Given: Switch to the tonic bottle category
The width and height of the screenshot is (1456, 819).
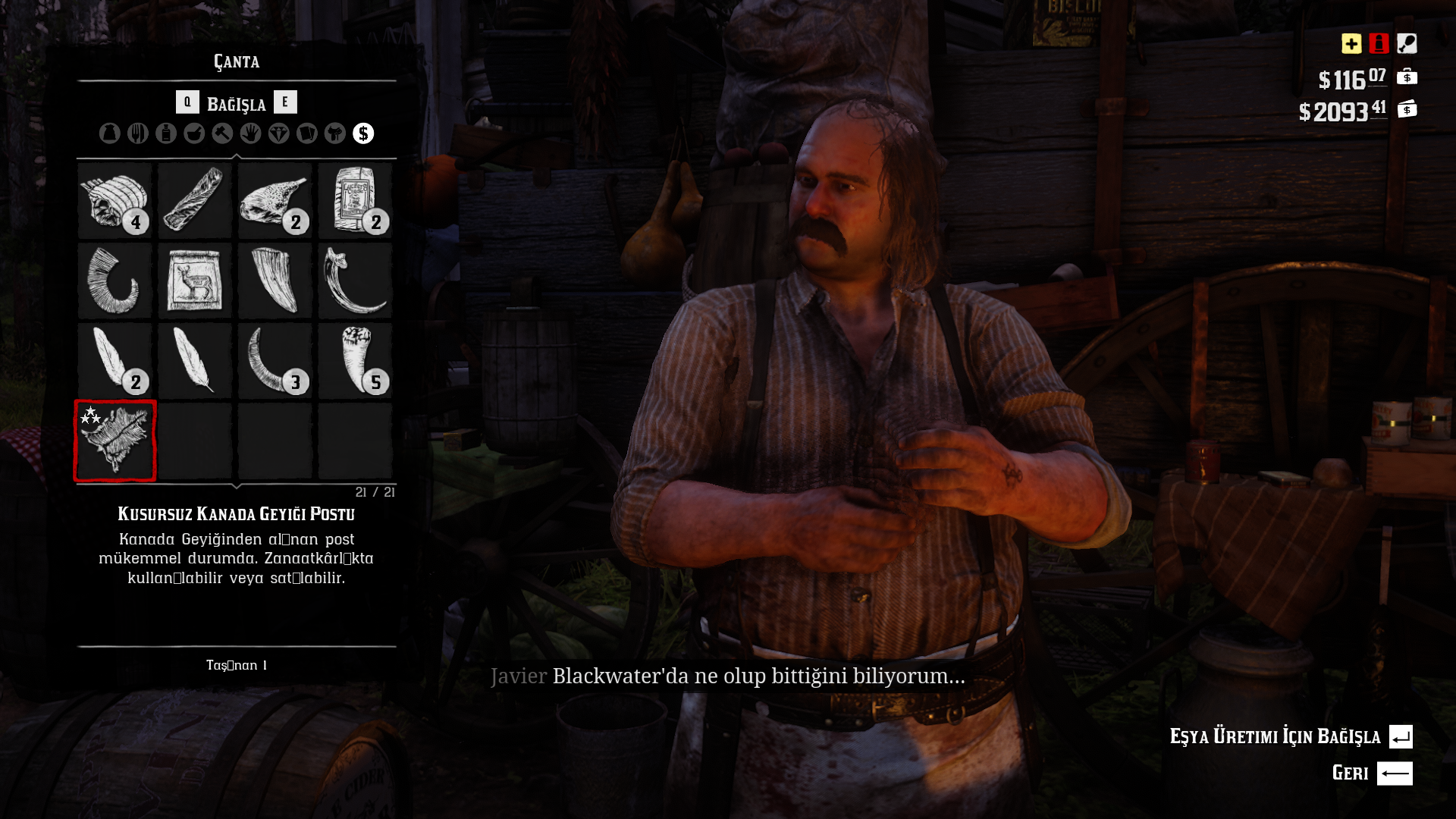Looking at the screenshot, I should tap(166, 133).
